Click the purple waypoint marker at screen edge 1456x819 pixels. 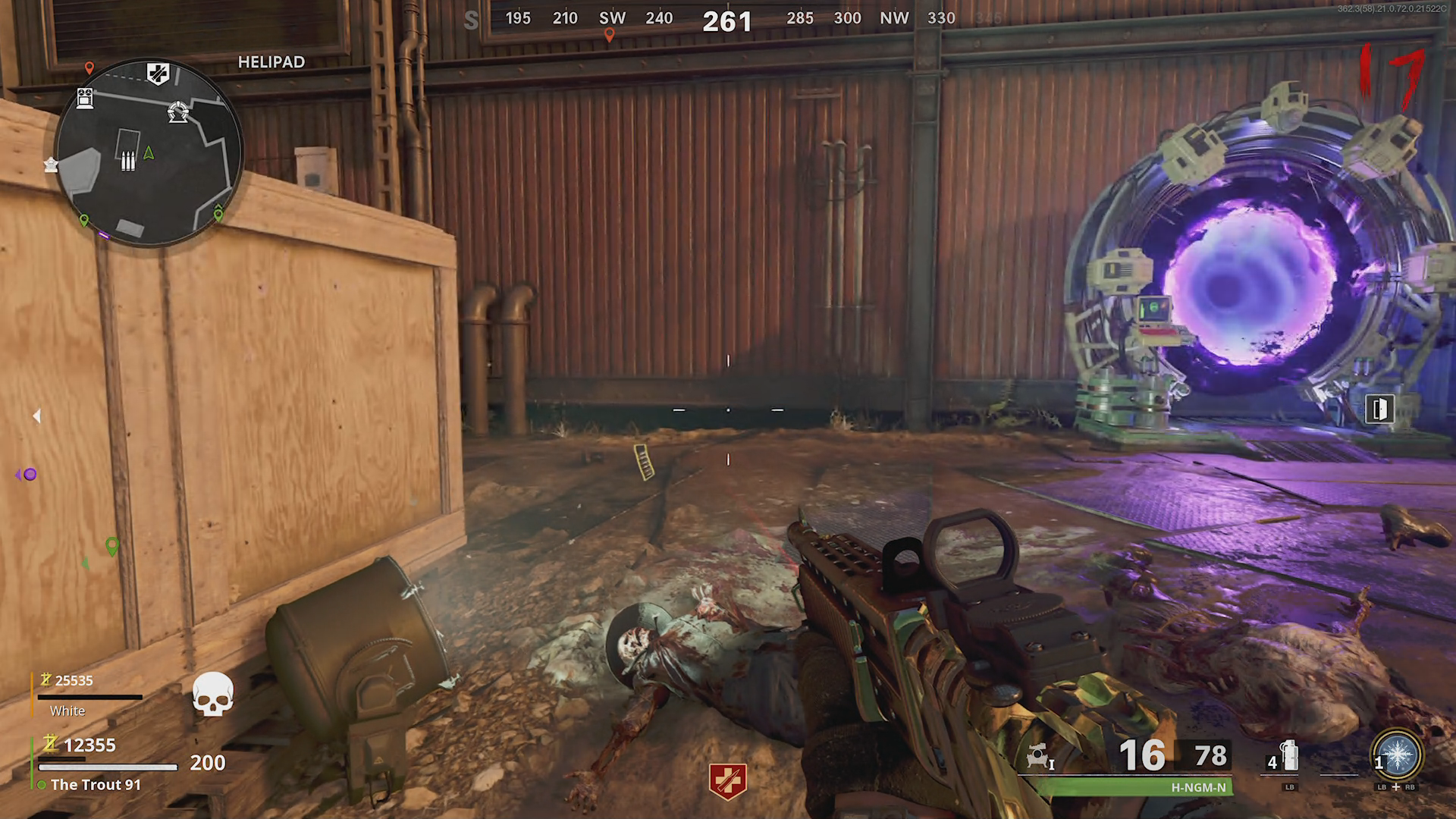pyautogui.click(x=29, y=475)
